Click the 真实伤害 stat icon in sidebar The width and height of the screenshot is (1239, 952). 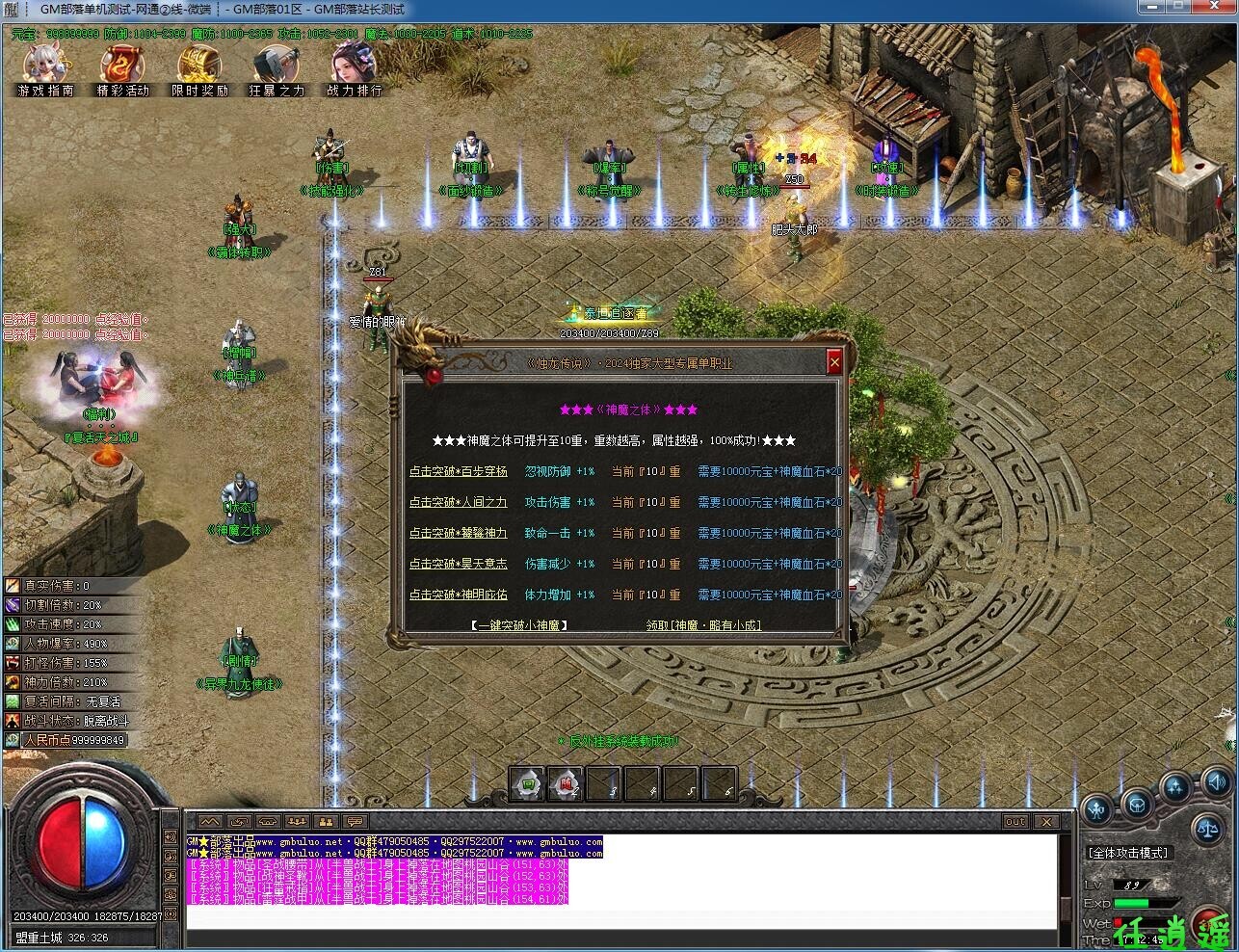(x=13, y=585)
